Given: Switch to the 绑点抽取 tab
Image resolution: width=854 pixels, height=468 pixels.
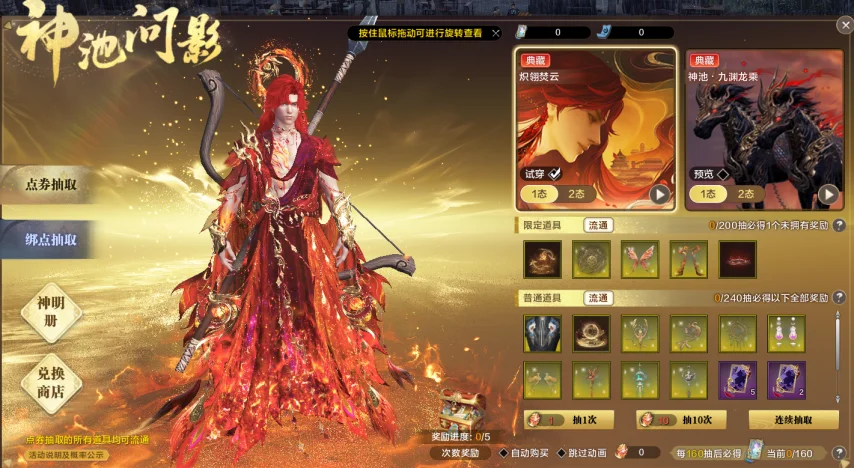Looking at the screenshot, I should pos(52,239).
